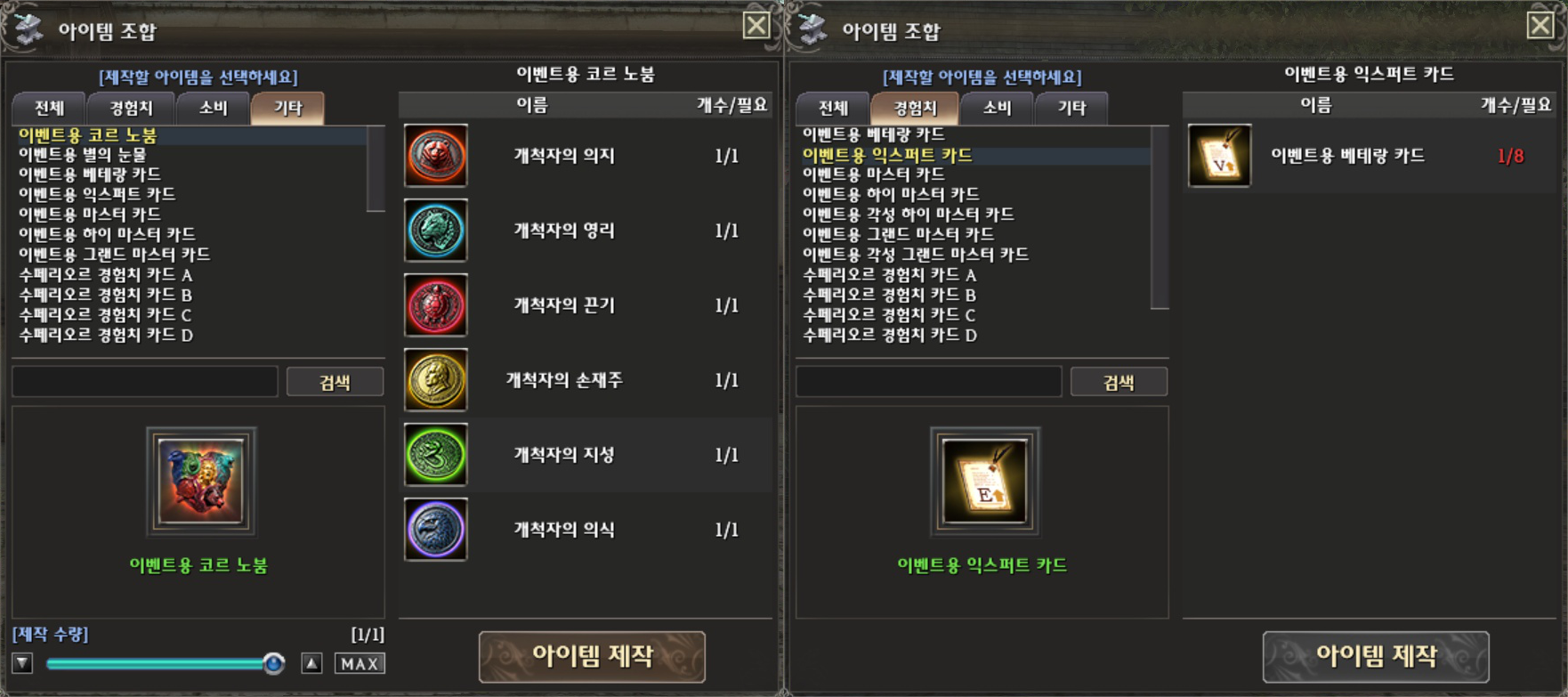Select the 개척자의 영리 ingredient icon
The width and height of the screenshot is (1568, 697).
[x=436, y=231]
